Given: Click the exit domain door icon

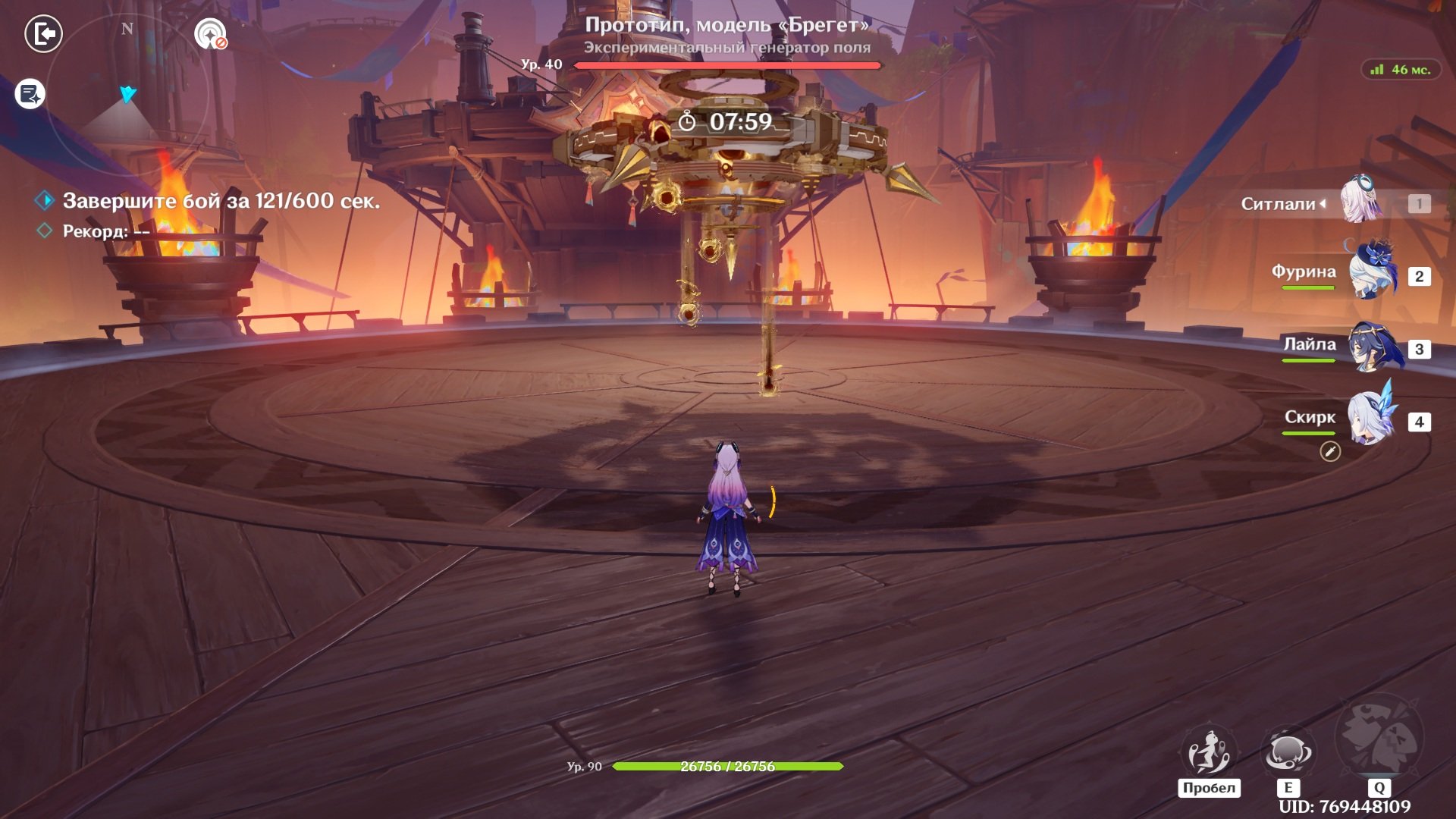Looking at the screenshot, I should coord(43,34).
